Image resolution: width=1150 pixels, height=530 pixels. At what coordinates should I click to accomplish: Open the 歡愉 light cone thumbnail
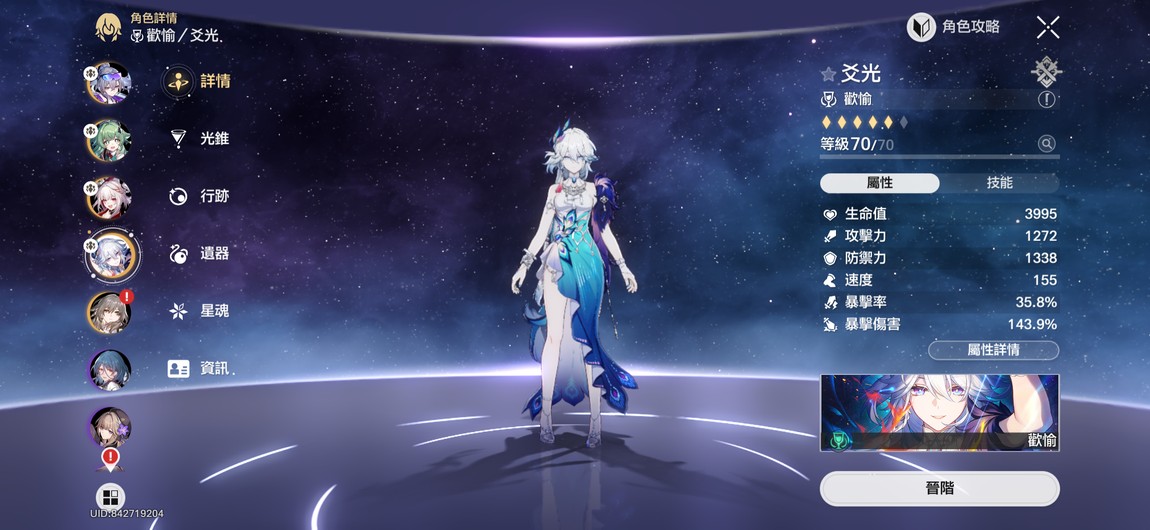click(x=939, y=413)
